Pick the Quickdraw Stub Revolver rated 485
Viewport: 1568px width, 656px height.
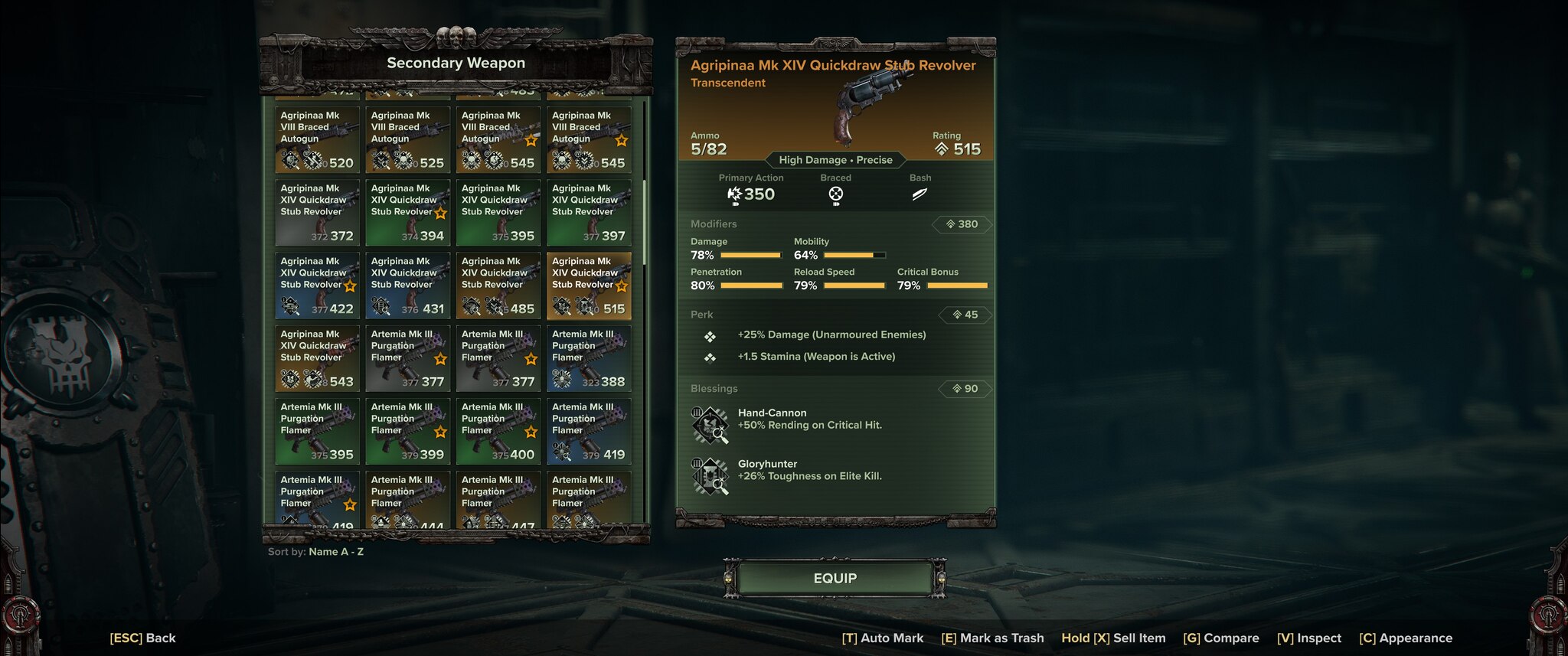tap(498, 285)
